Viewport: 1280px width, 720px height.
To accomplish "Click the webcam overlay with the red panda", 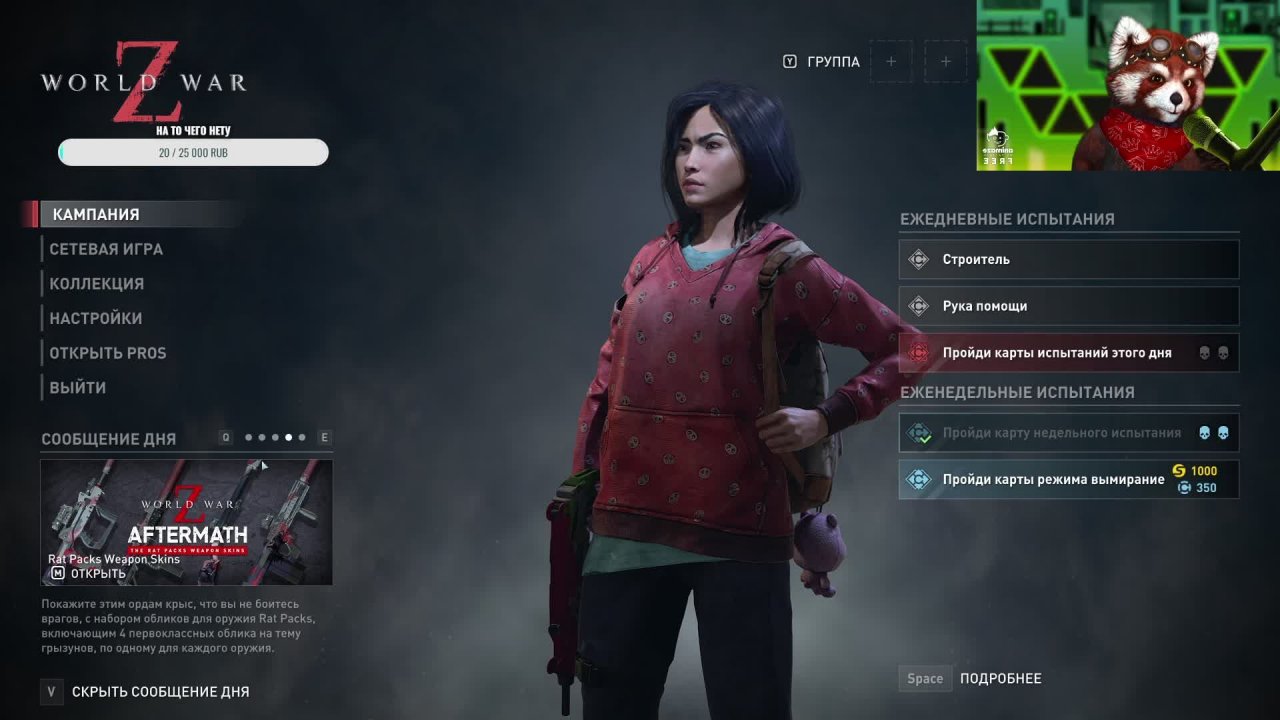I will [x=1128, y=85].
